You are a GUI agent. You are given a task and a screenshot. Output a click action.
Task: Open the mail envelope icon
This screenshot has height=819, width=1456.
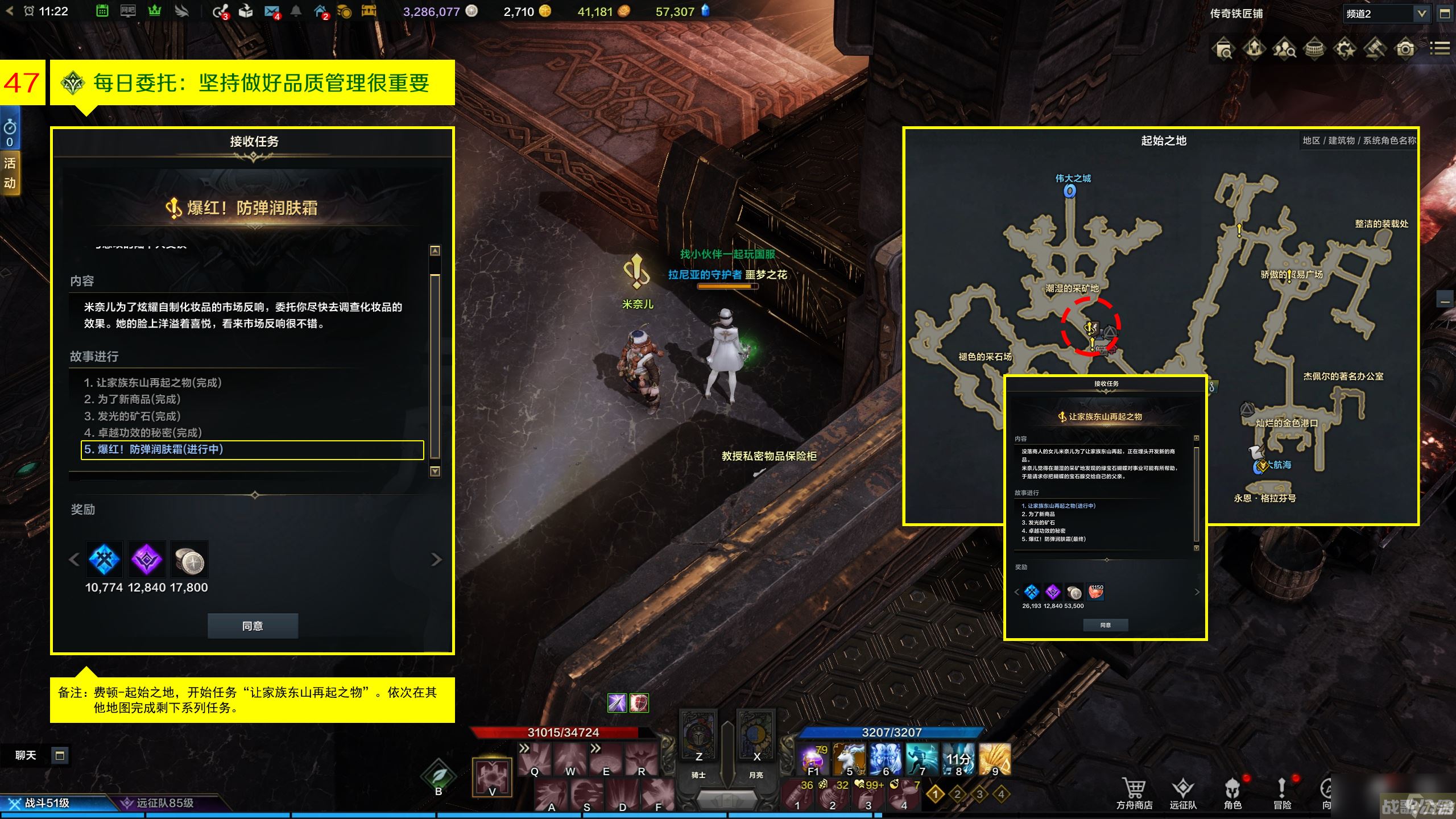click(x=272, y=11)
